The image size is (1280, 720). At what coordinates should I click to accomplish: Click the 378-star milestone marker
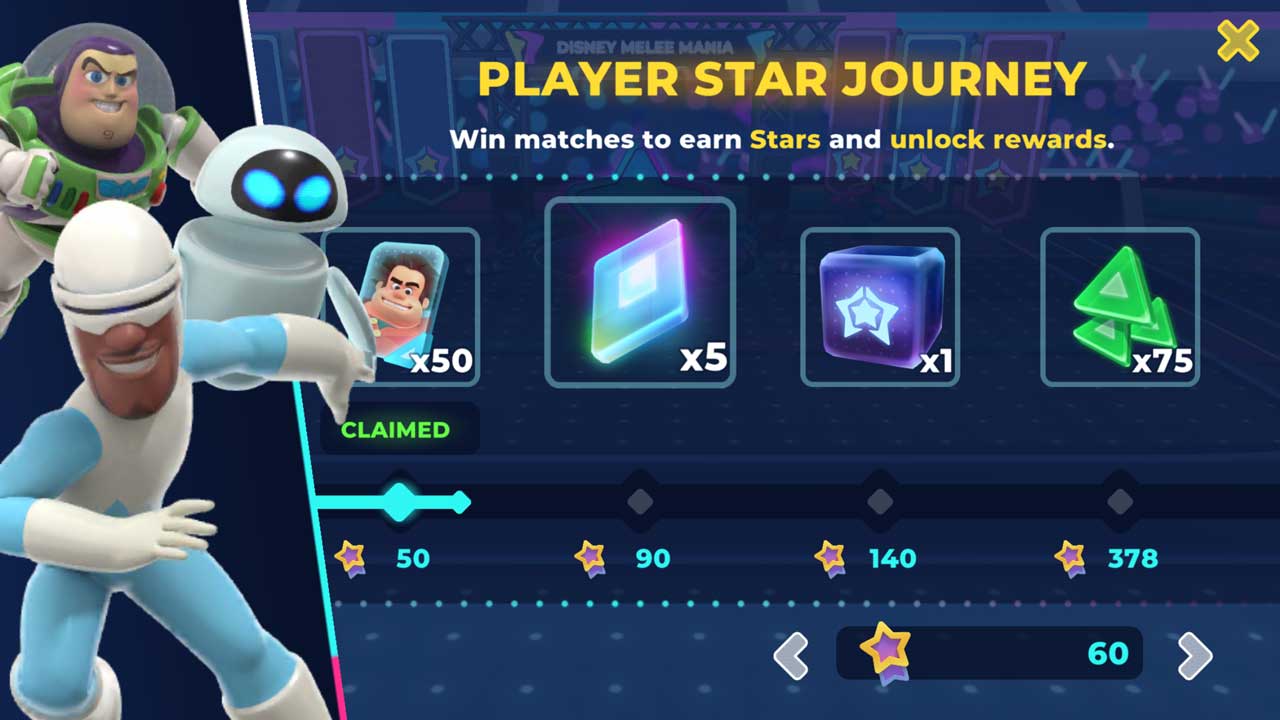(1120, 501)
